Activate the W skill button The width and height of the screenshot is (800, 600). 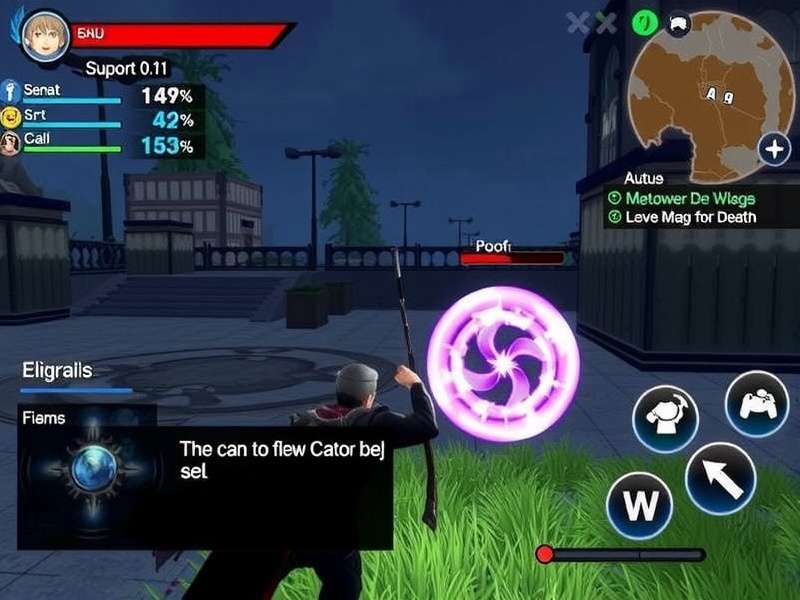click(x=640, y=503)
